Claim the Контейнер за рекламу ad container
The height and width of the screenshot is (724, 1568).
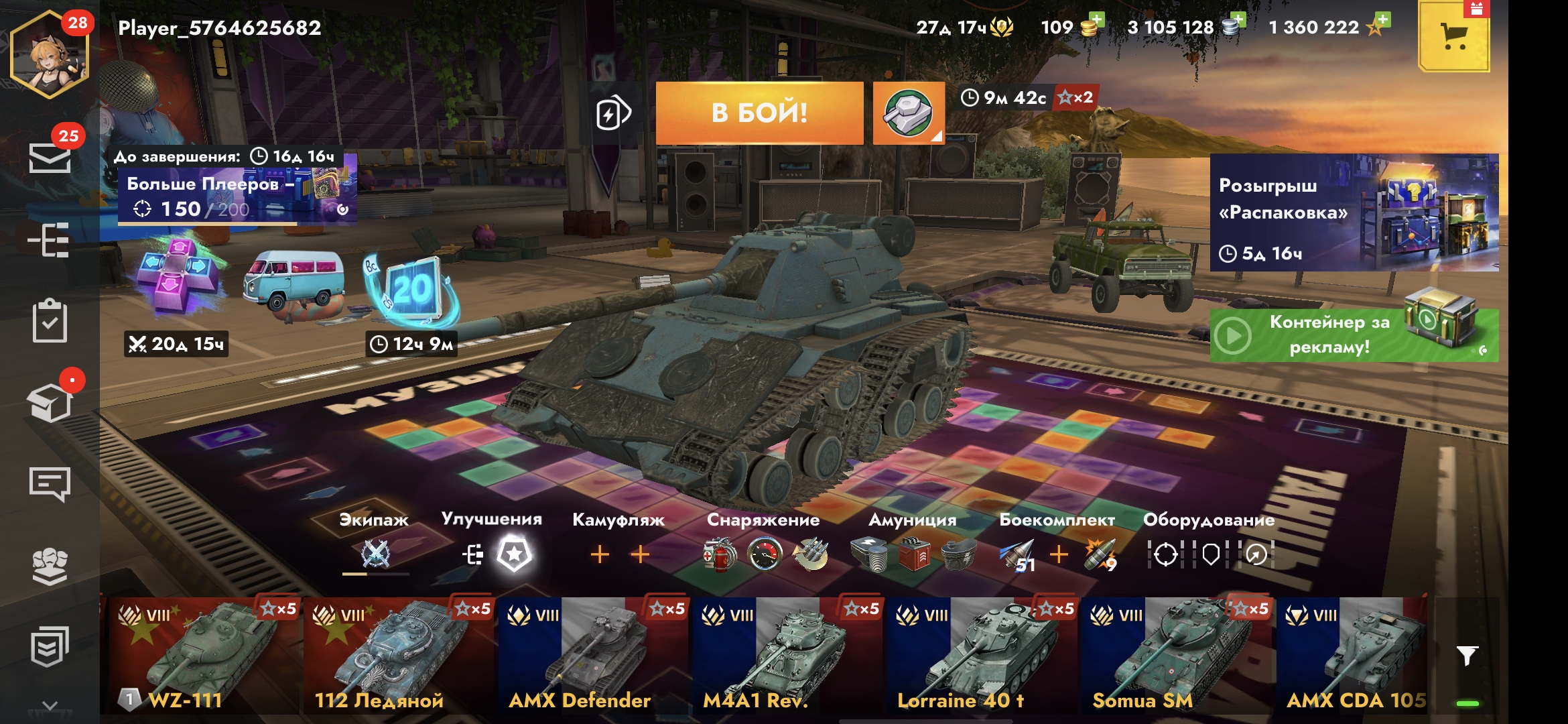pyautogui.click(x=1354, y=335)
